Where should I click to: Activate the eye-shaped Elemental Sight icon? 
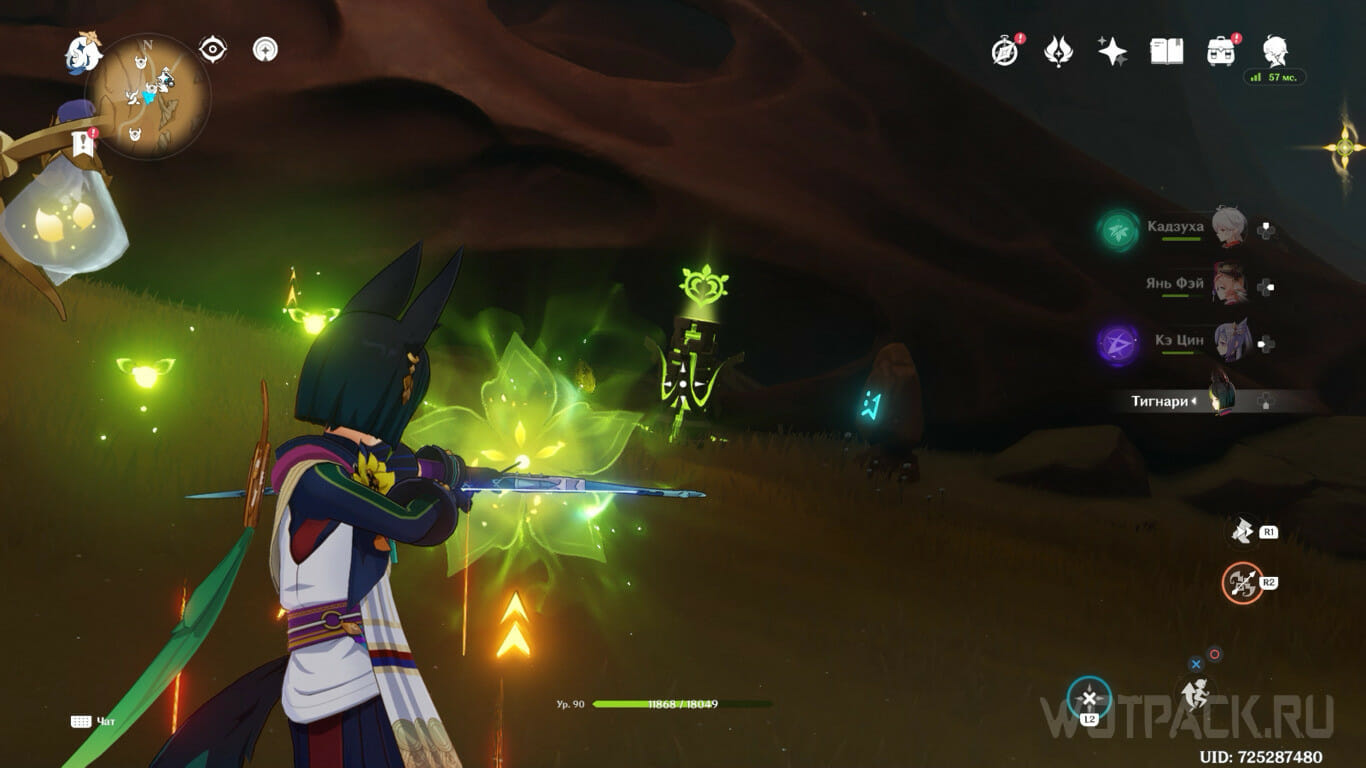tap(212, 49)
